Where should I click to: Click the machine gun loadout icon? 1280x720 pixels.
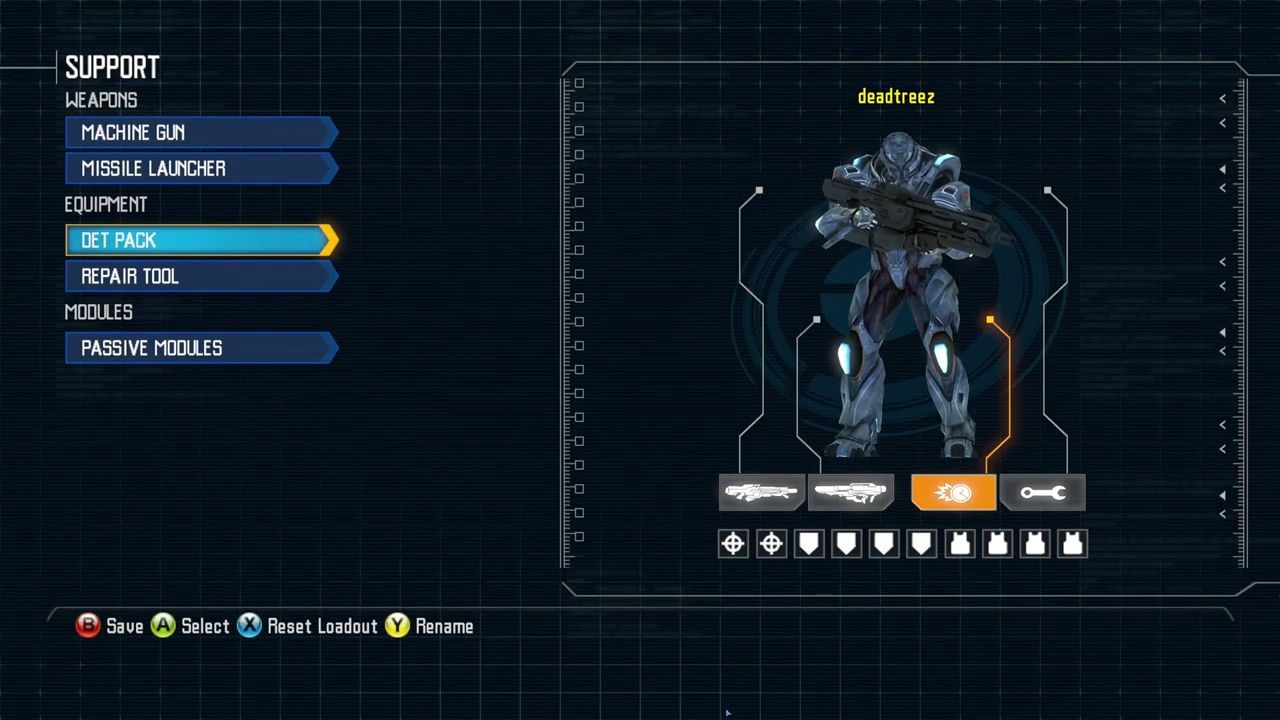coord(762,492)
